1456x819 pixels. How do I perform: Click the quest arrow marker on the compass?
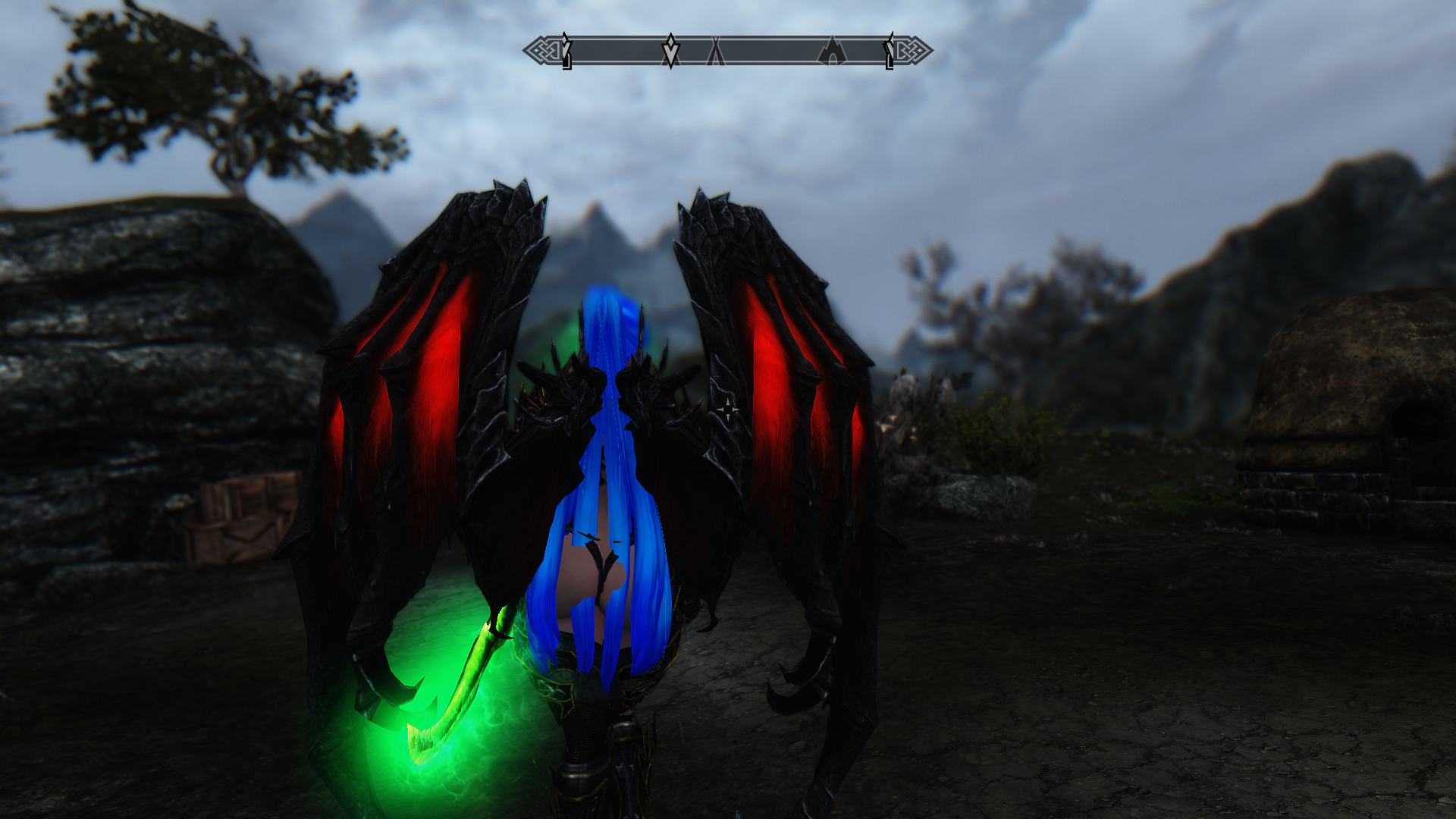[670, 51]
